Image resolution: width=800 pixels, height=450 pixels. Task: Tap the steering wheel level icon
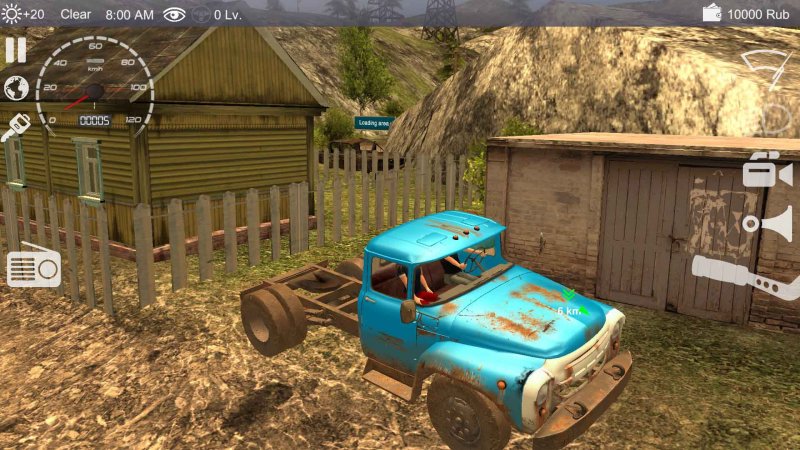(201, 14)
